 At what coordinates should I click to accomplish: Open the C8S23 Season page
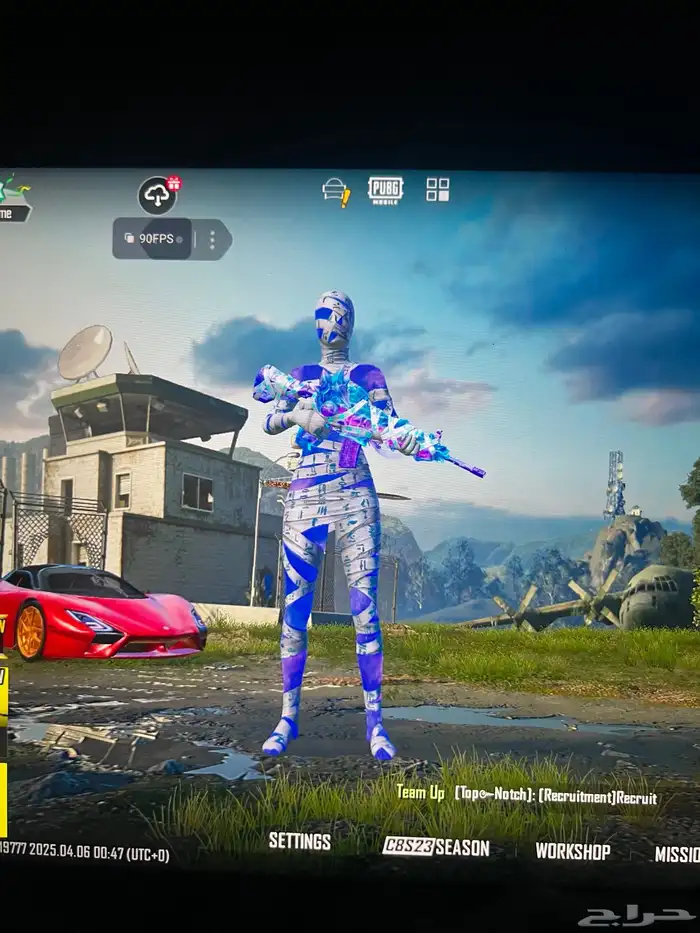click(436, 847)
